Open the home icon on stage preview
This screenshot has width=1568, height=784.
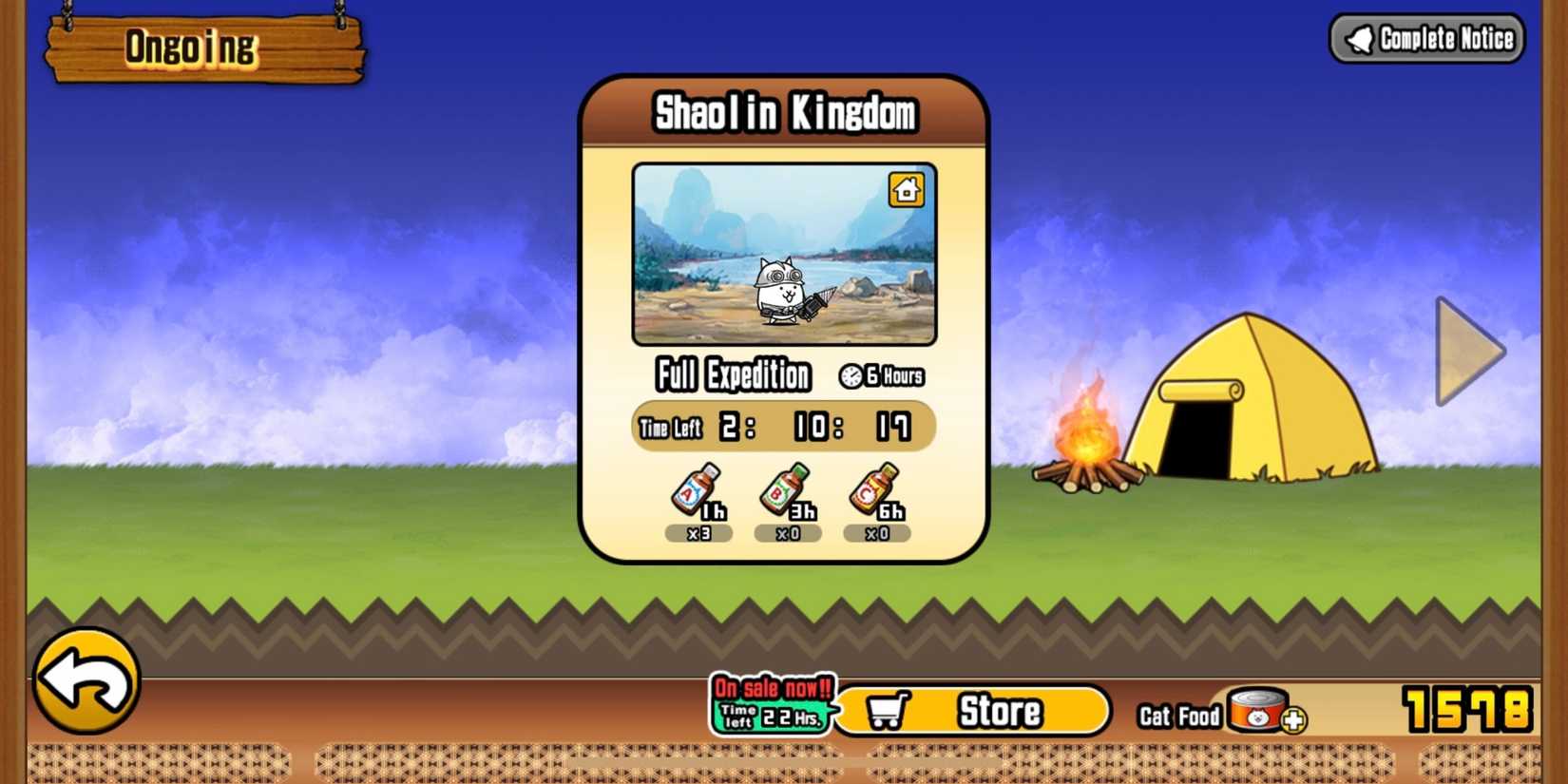point(906,189)
